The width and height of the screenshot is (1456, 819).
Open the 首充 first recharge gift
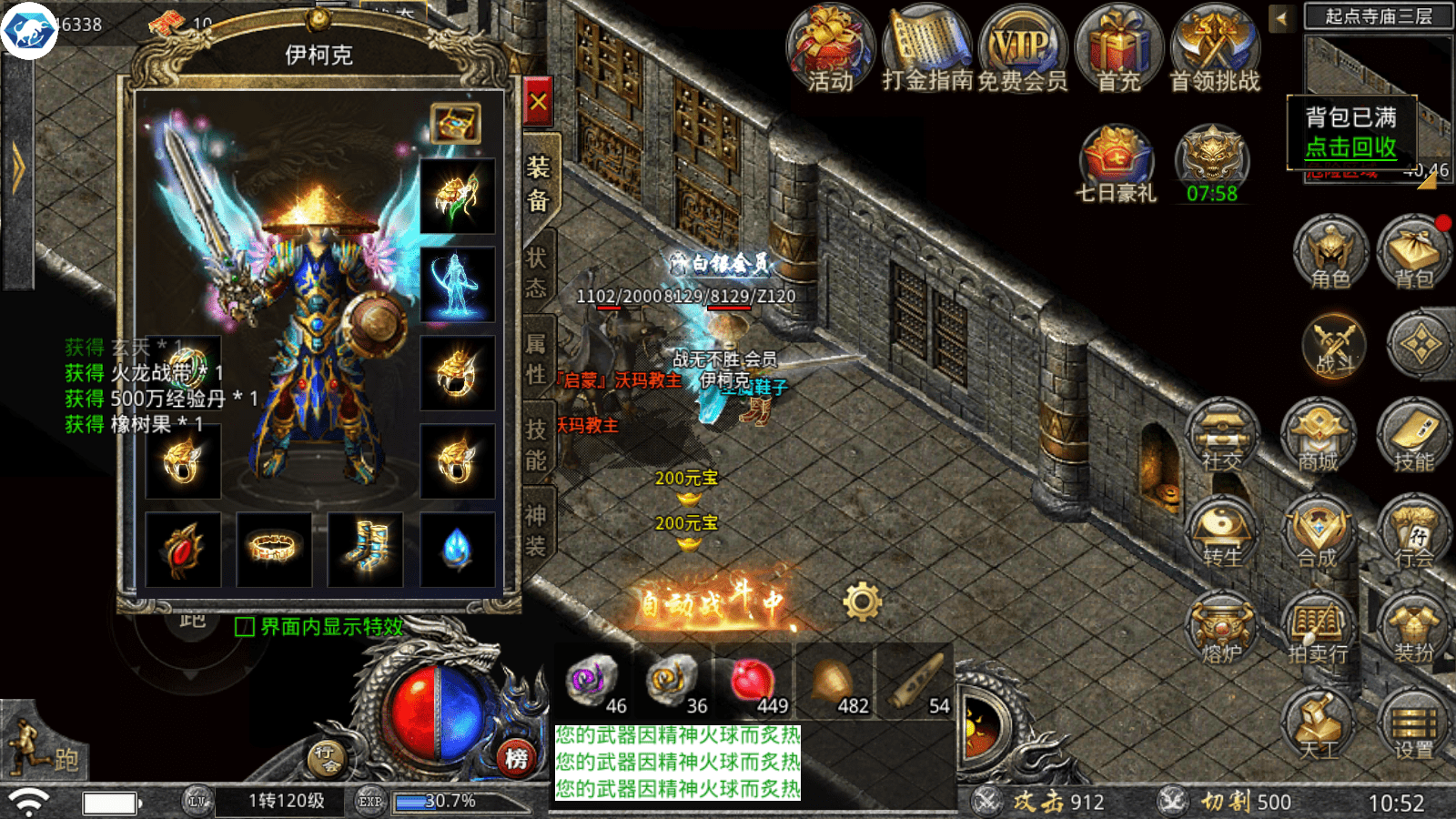(1118, 50)
